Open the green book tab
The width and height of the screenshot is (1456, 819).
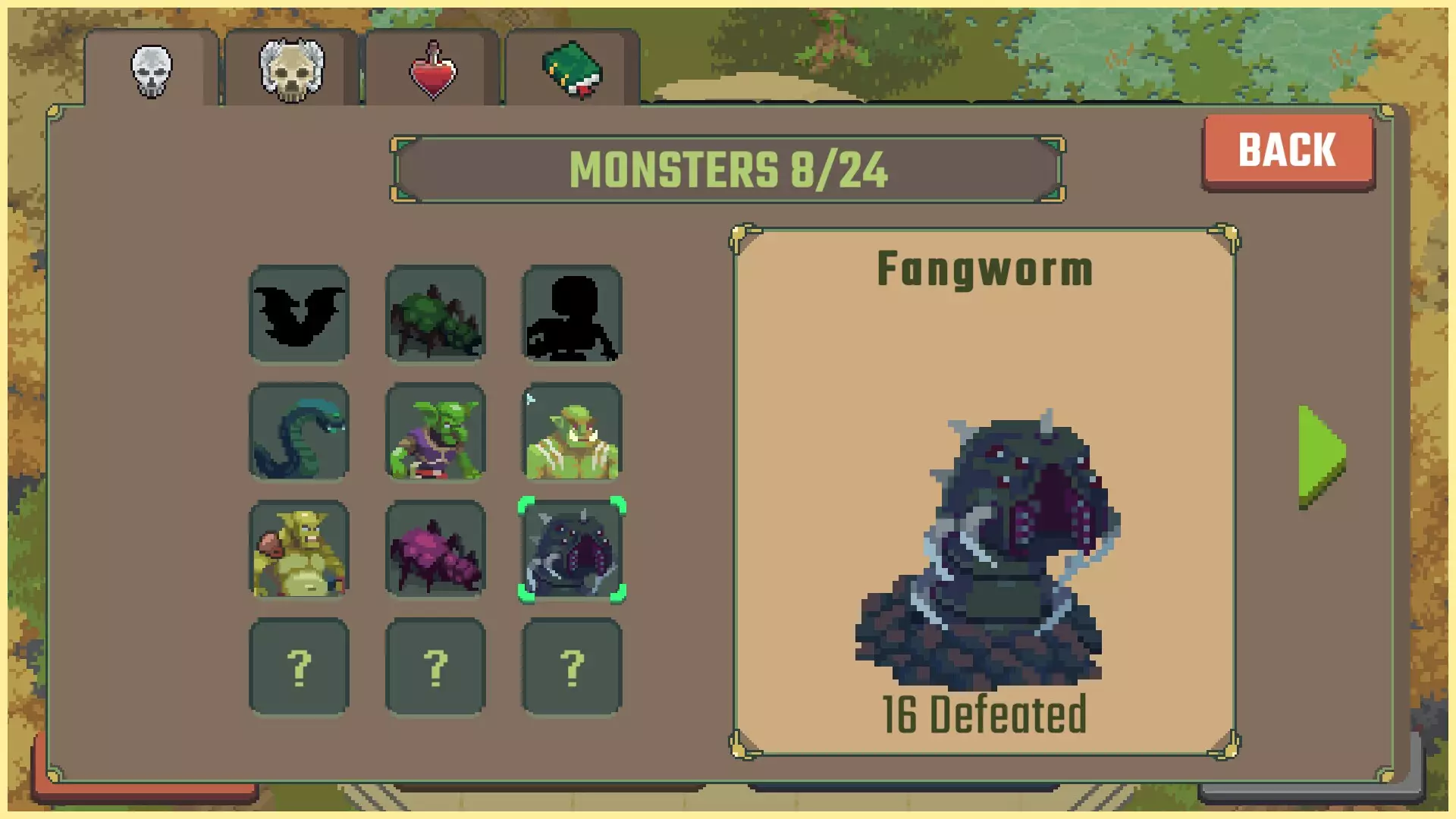573,71
